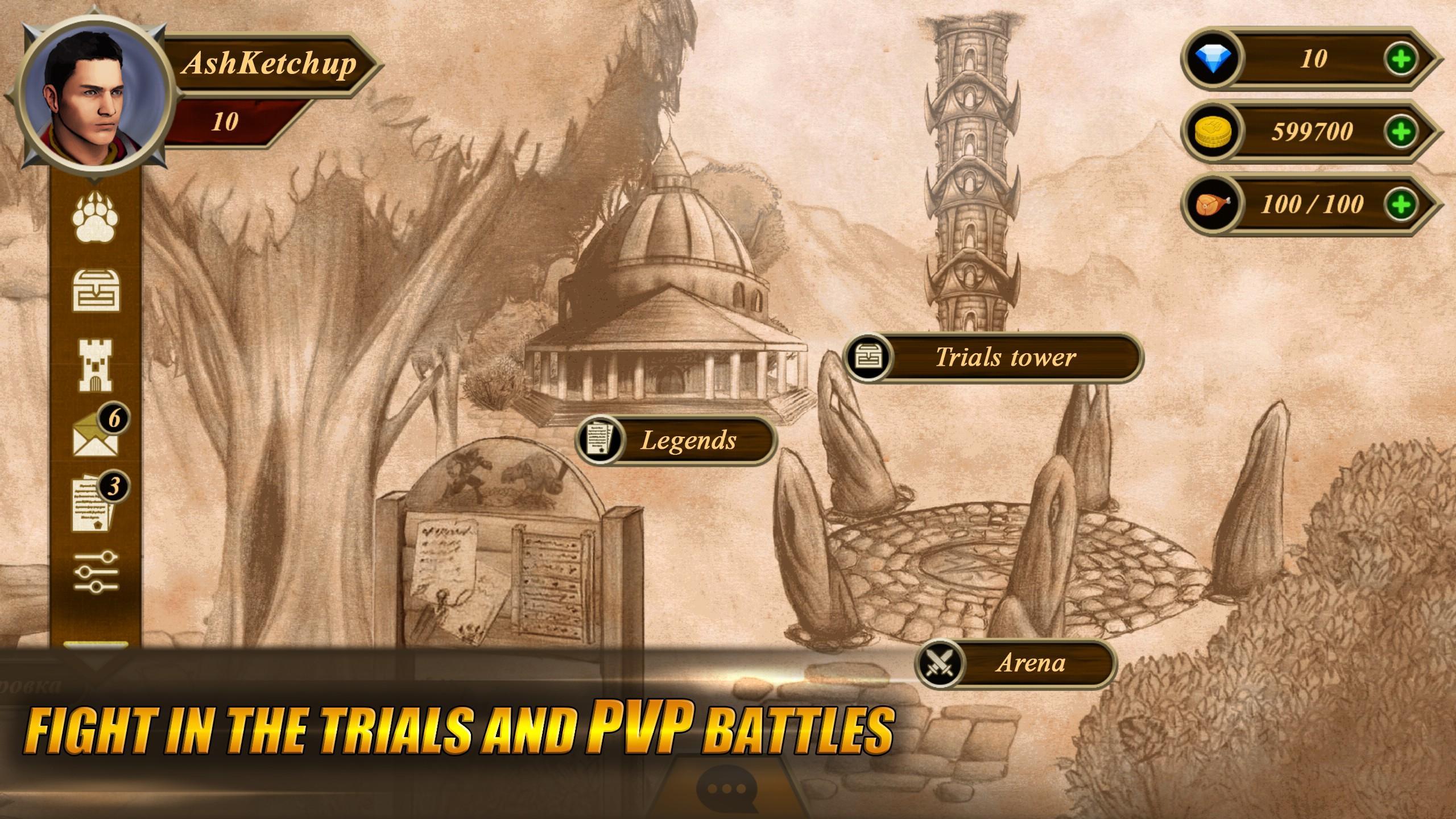
Task: Refill meat energy with the plus button
Action: point(1400,204)
